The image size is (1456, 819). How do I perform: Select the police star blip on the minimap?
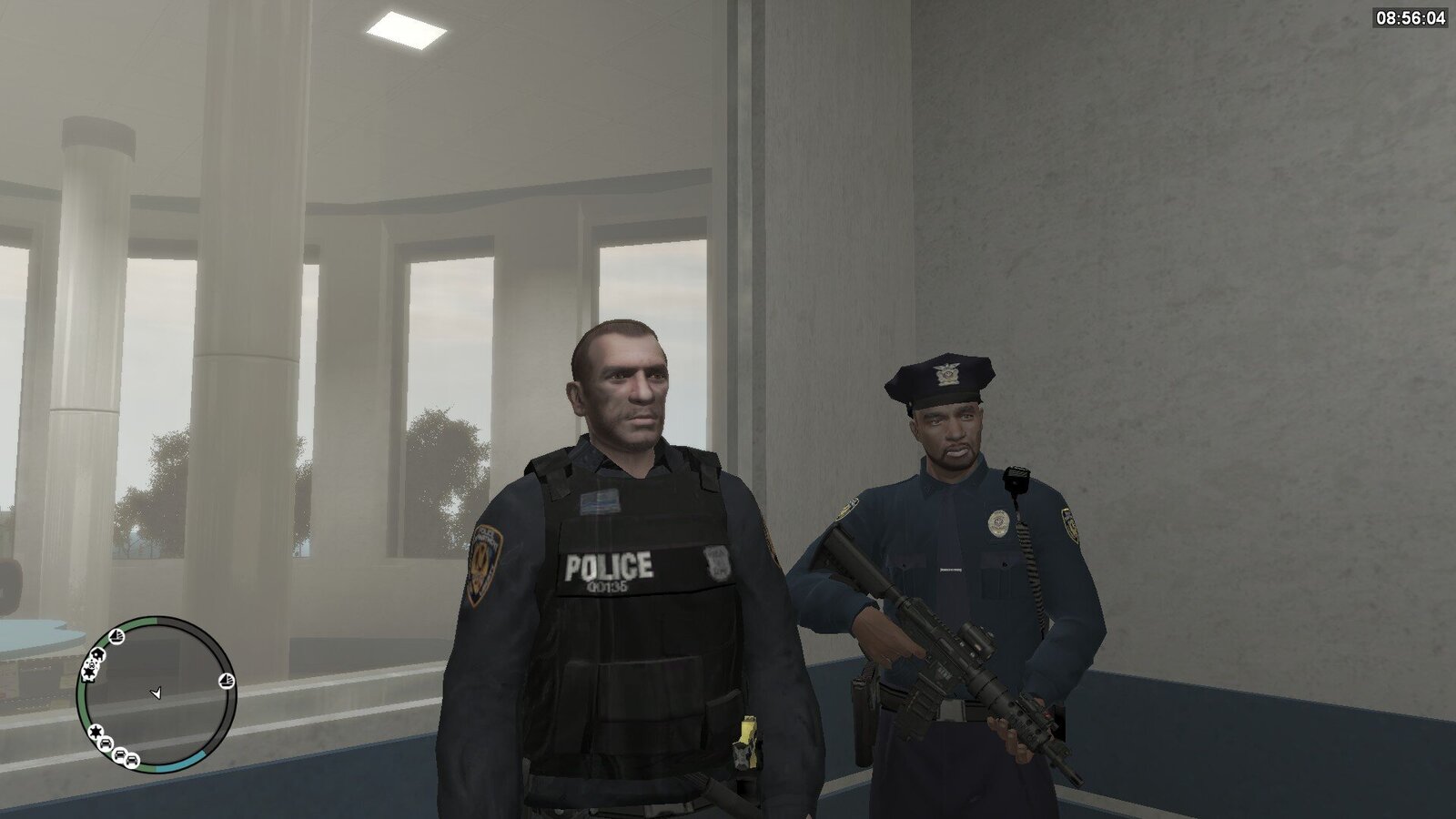(x=95, y=732)
